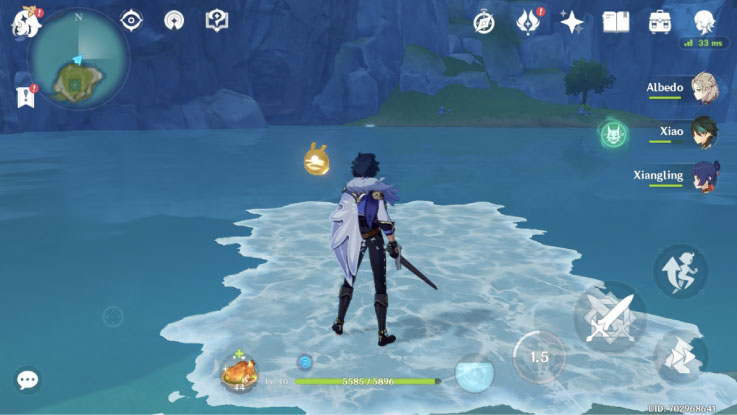Switch to Xiangling in the party

pyautogui.click(x=704, y=176)
